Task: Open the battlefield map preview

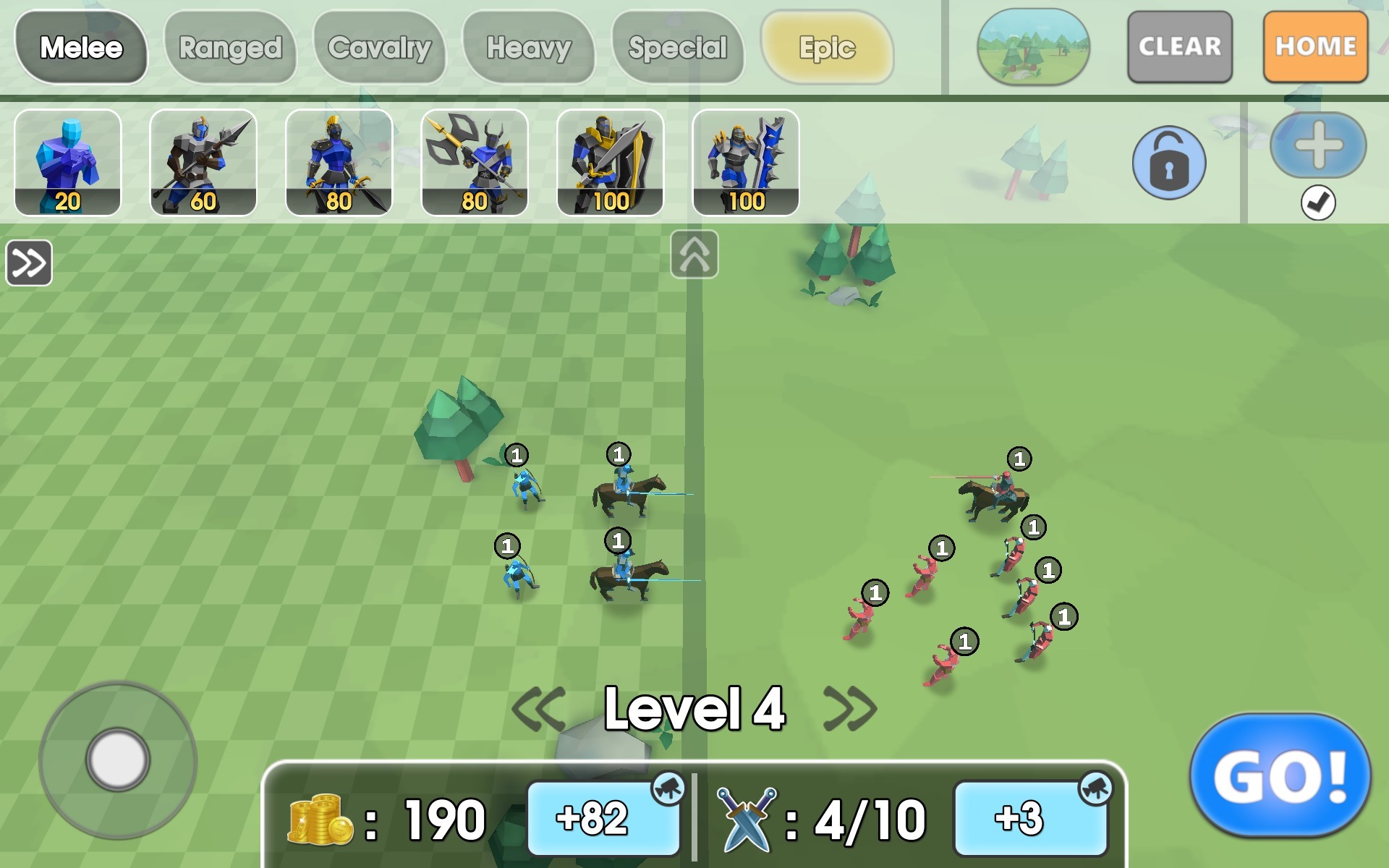Action: coord(1036,46)
